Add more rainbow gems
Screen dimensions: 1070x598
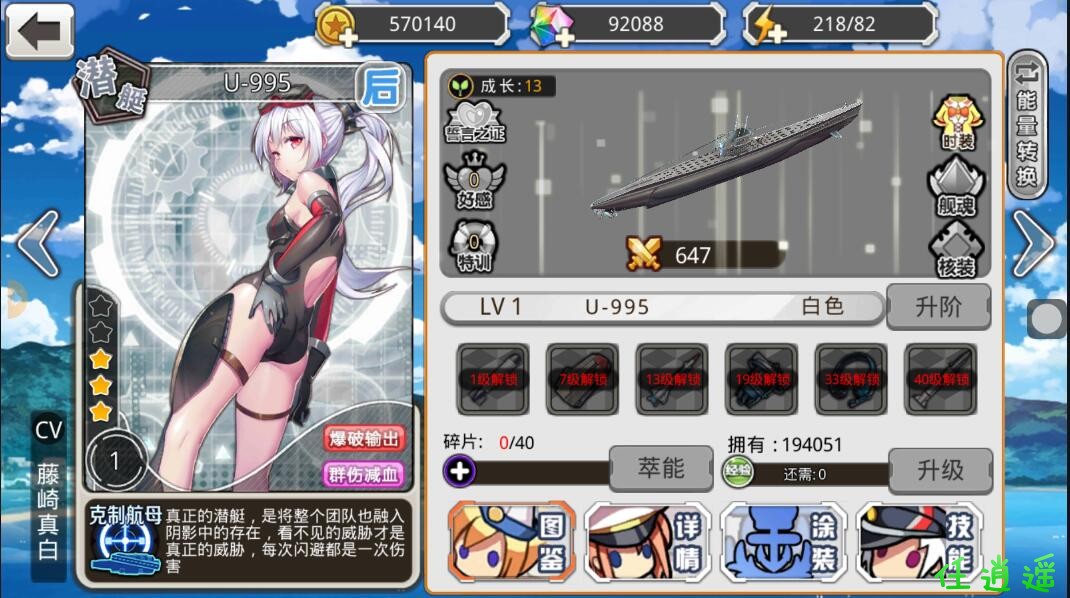coord(553,26)
